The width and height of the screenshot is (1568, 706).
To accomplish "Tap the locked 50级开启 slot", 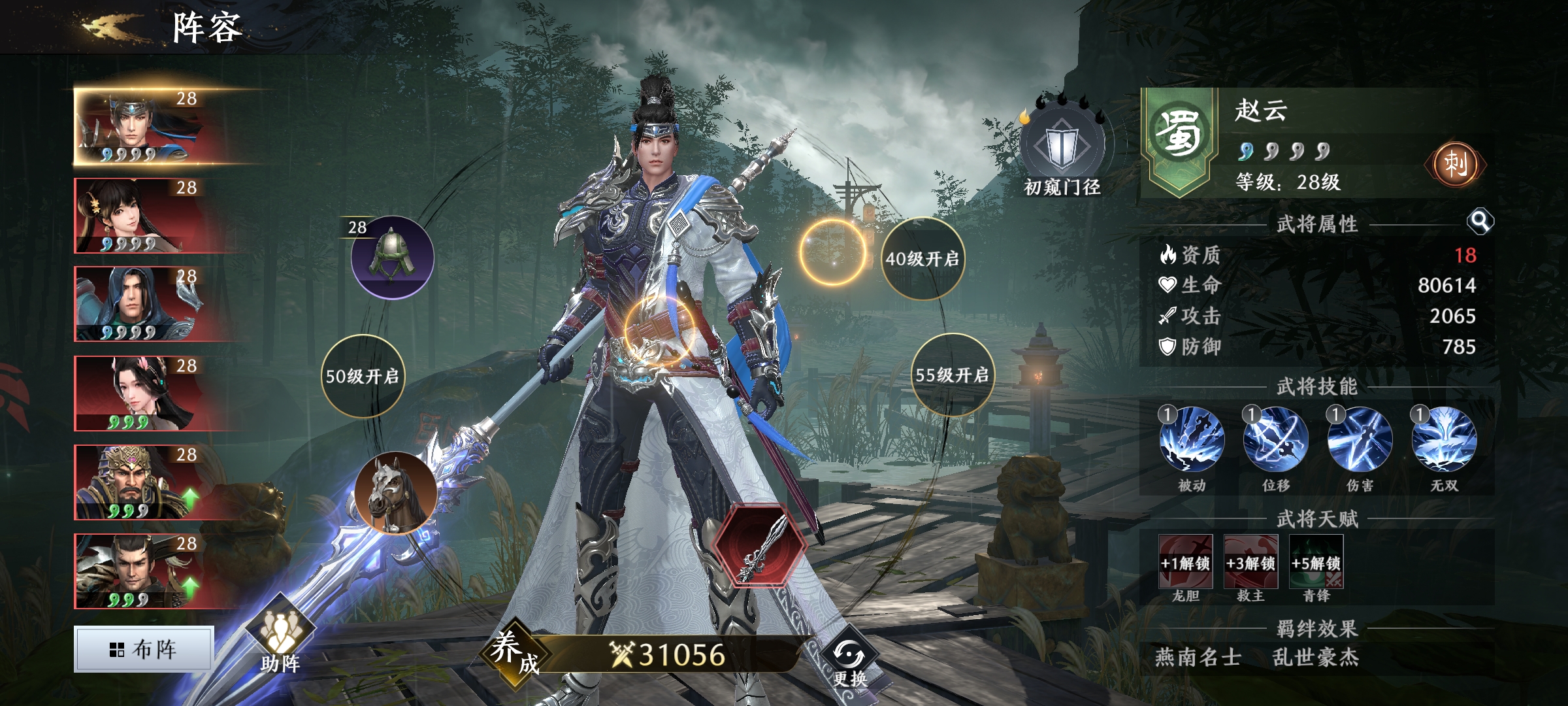I will coord(363,376).
